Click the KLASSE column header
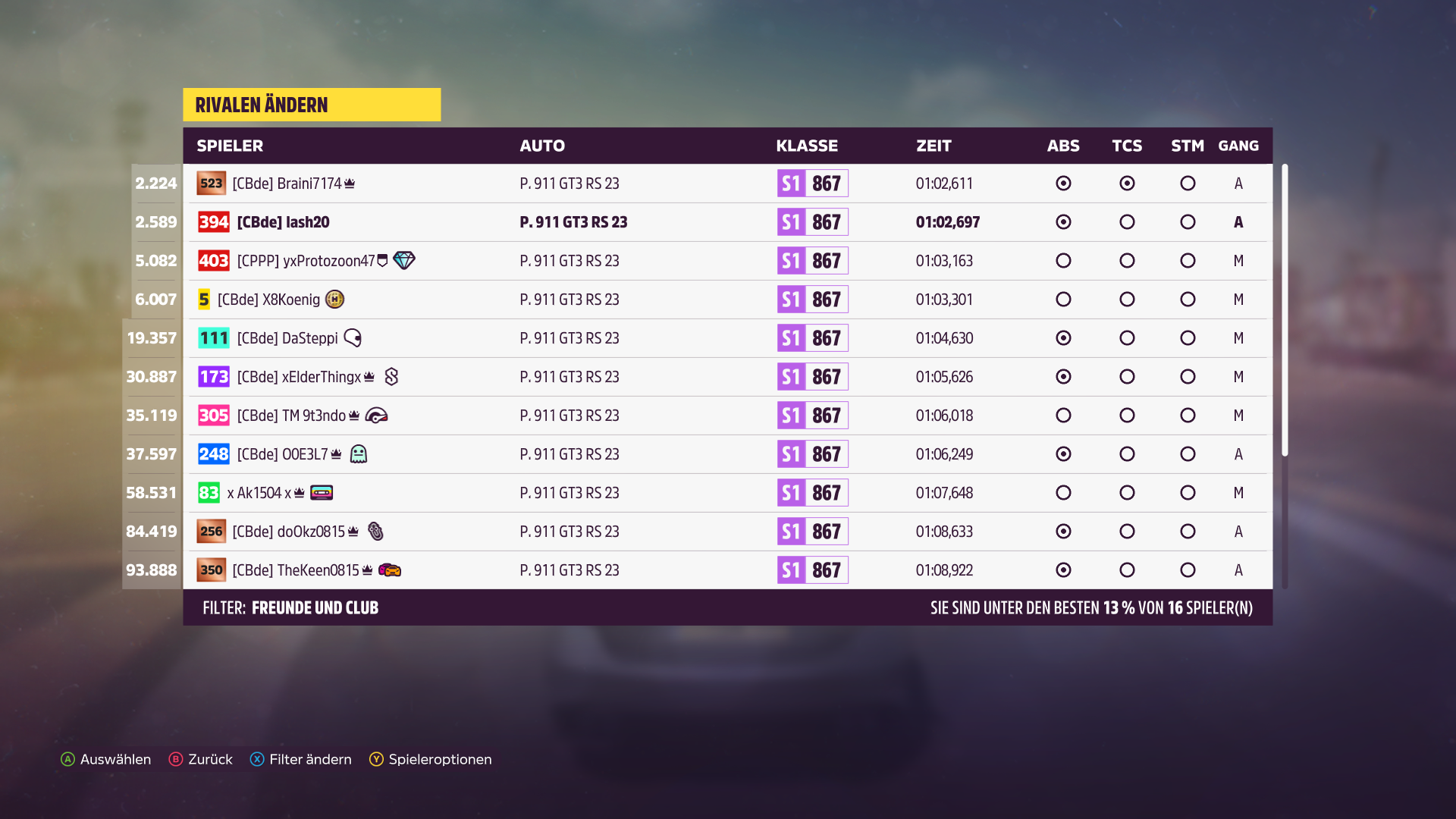The height and width of the screenshot is (819, 1456). point(806,146)
